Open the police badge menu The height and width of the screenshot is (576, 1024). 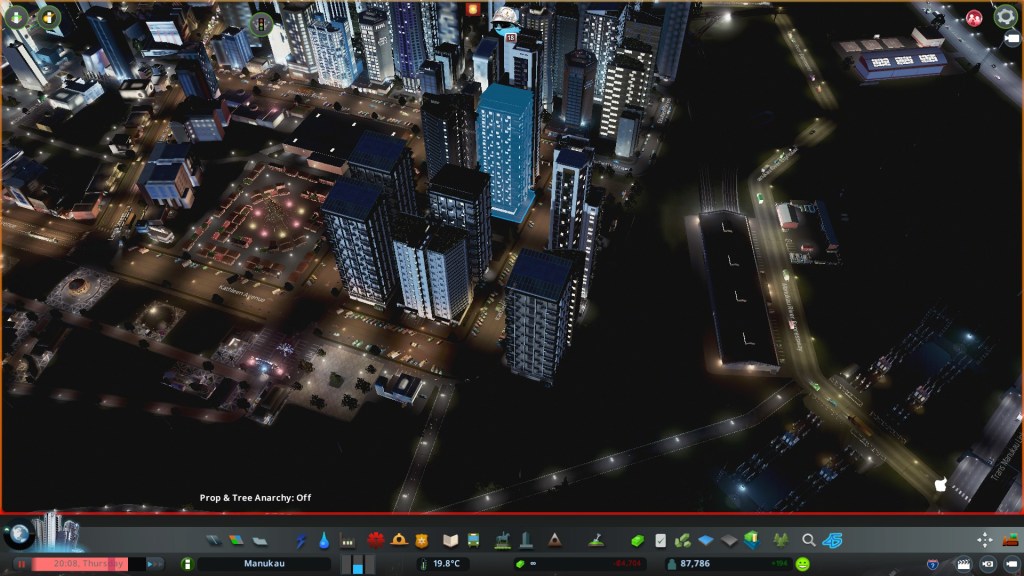422,541
